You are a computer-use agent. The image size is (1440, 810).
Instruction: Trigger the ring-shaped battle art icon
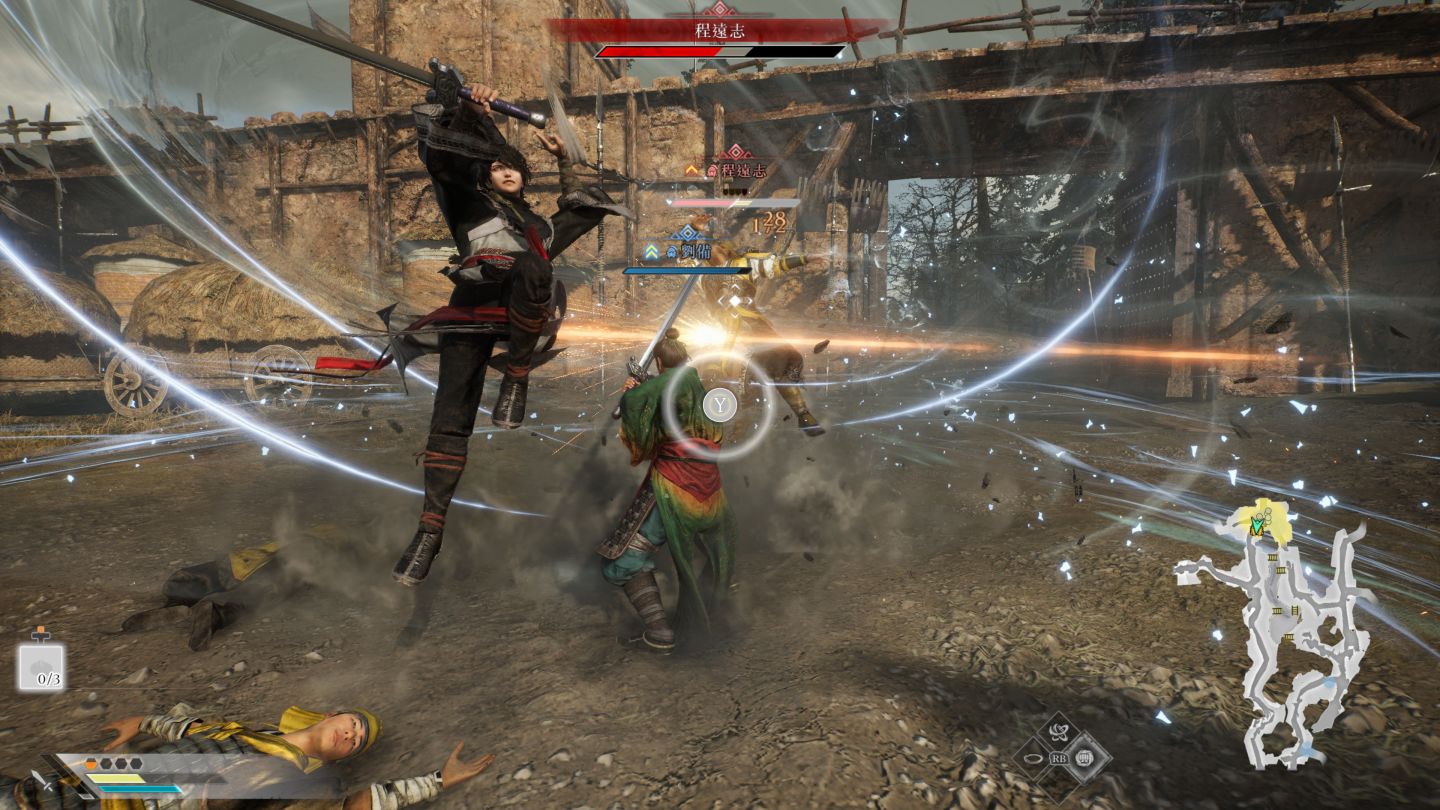[1031, 759]
